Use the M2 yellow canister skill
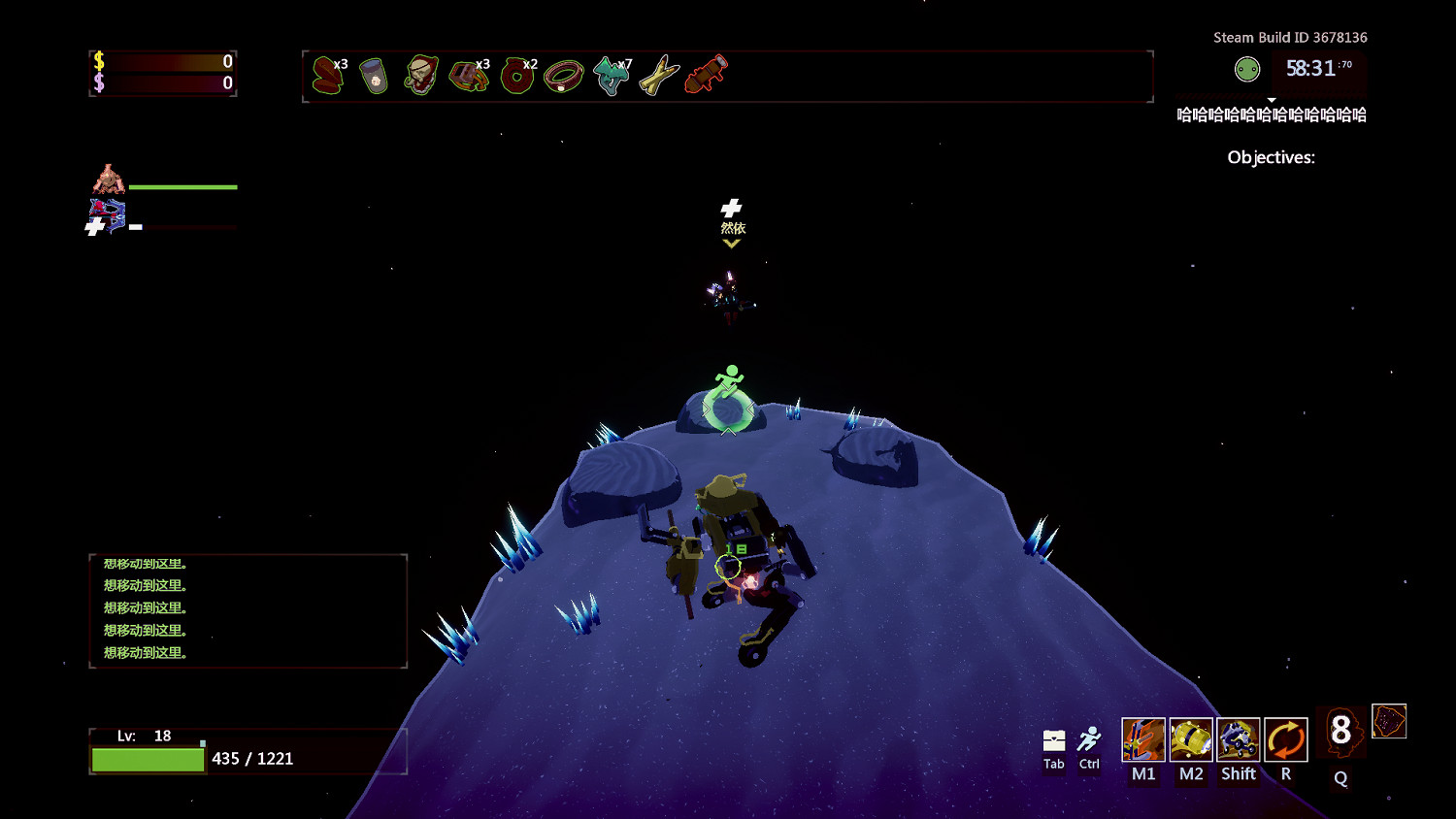The image size is (1456, 819). 1191,740
